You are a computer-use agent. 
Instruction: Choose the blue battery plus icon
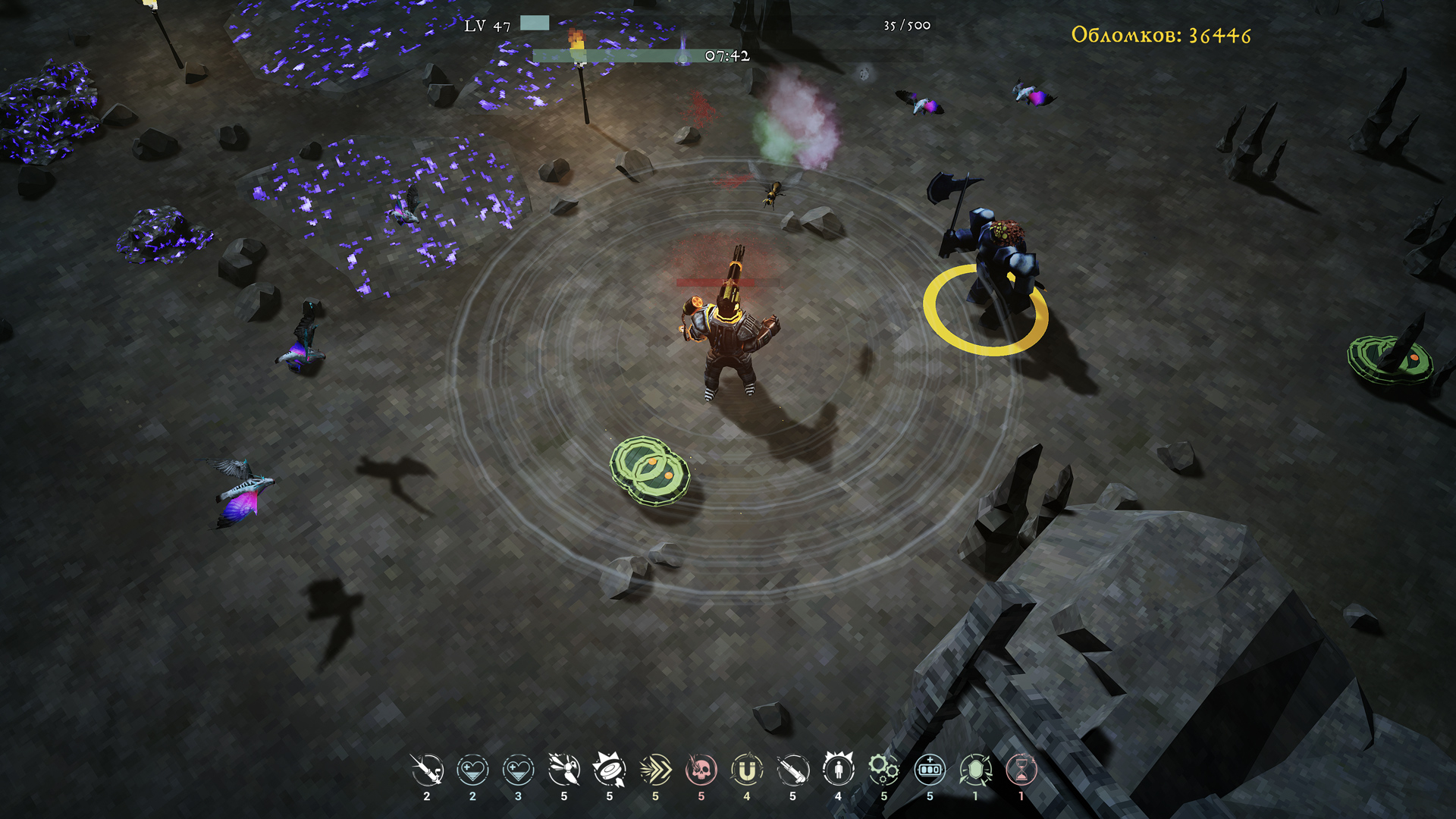point(930,770)
